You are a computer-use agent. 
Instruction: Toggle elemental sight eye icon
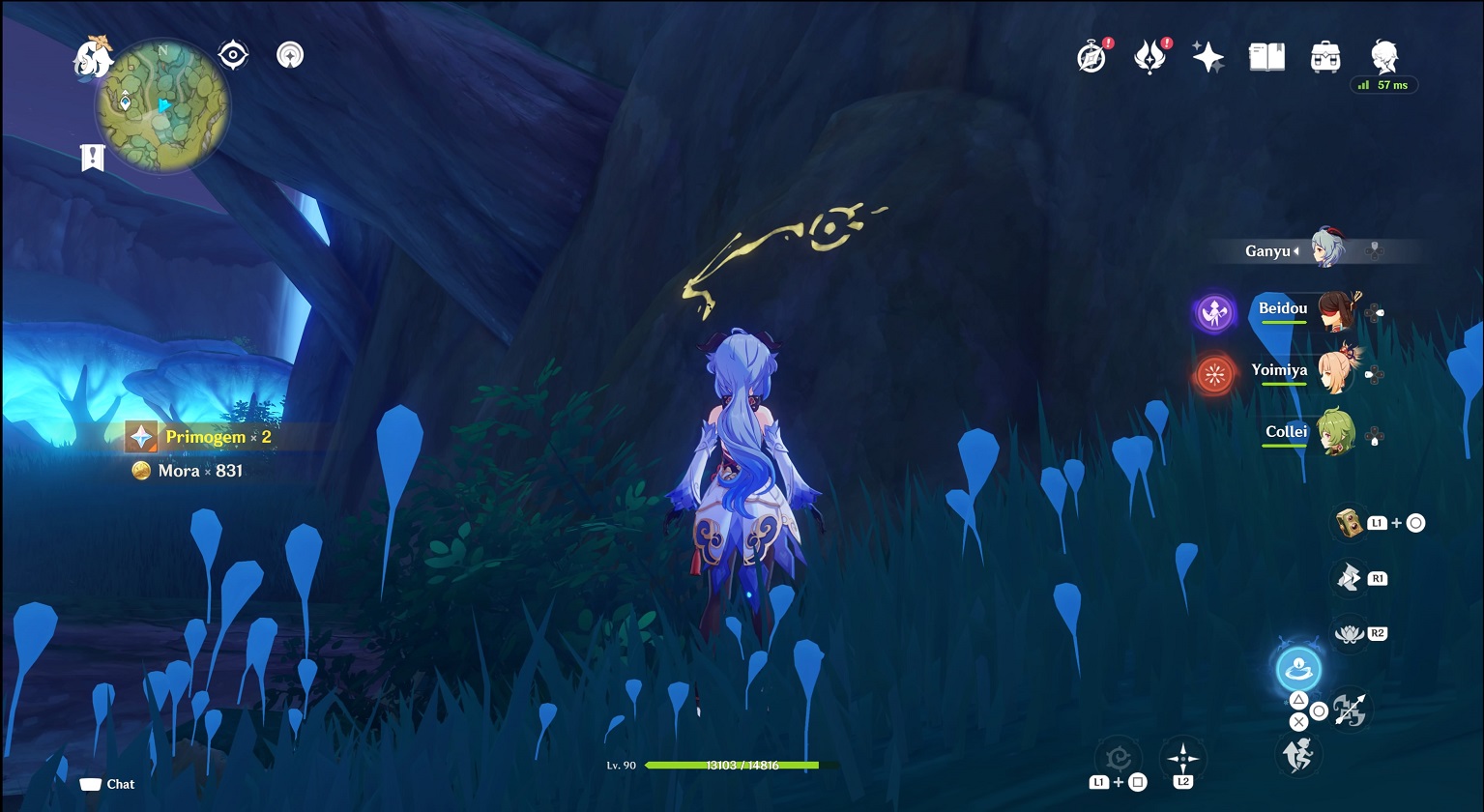(230, 54)
